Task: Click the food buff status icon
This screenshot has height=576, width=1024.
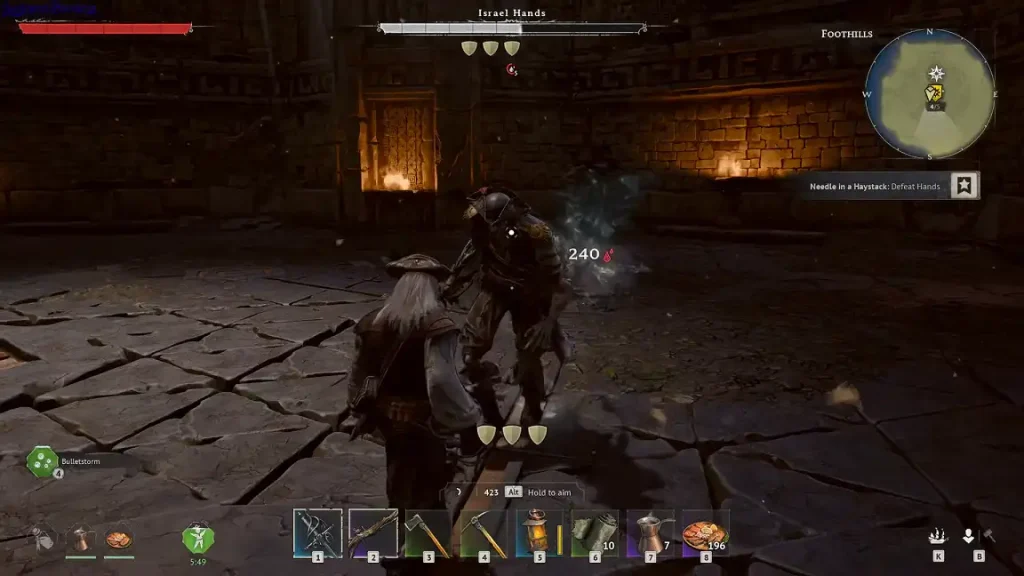Action: pyautogui.click(x=118, y=539)
